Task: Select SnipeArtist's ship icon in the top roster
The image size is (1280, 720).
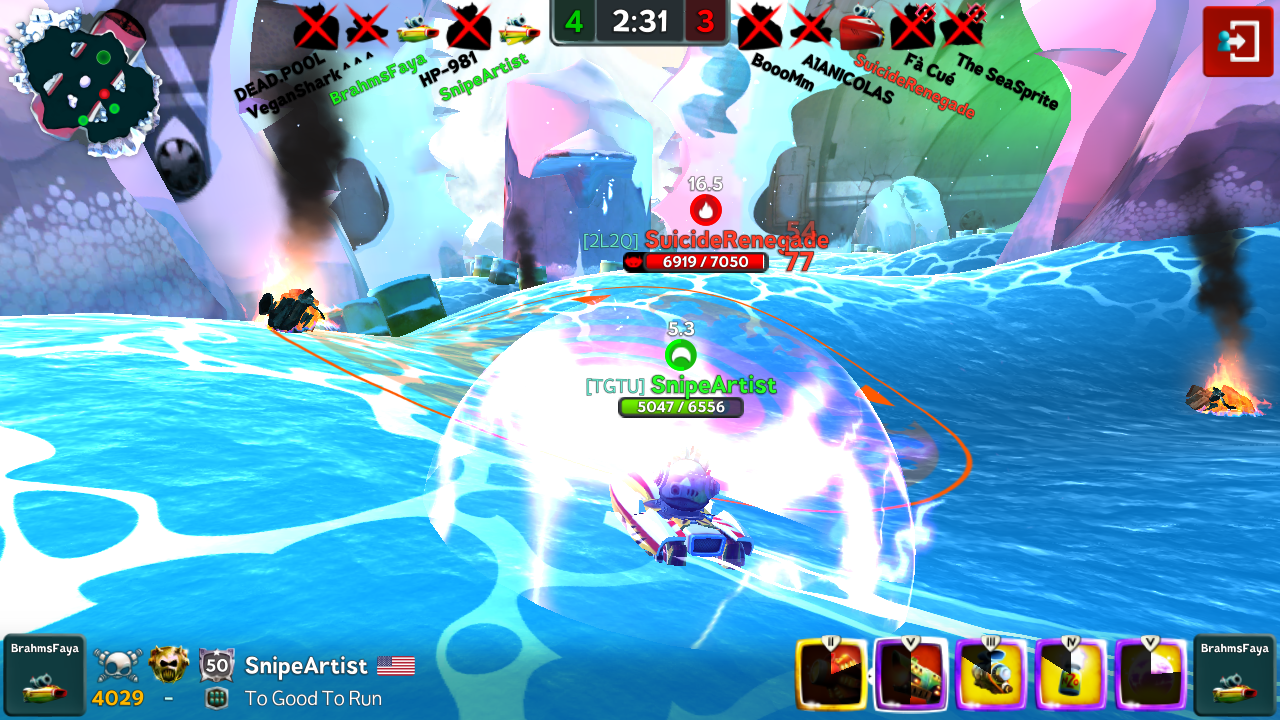Action: 519,31
